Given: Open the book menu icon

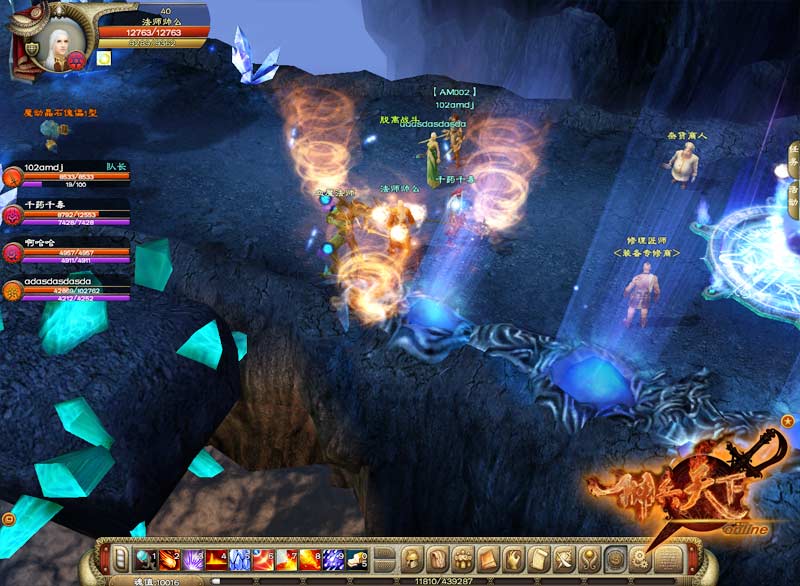Looking at the screenshot, I should pyautogui.click(x=487, y=558).
